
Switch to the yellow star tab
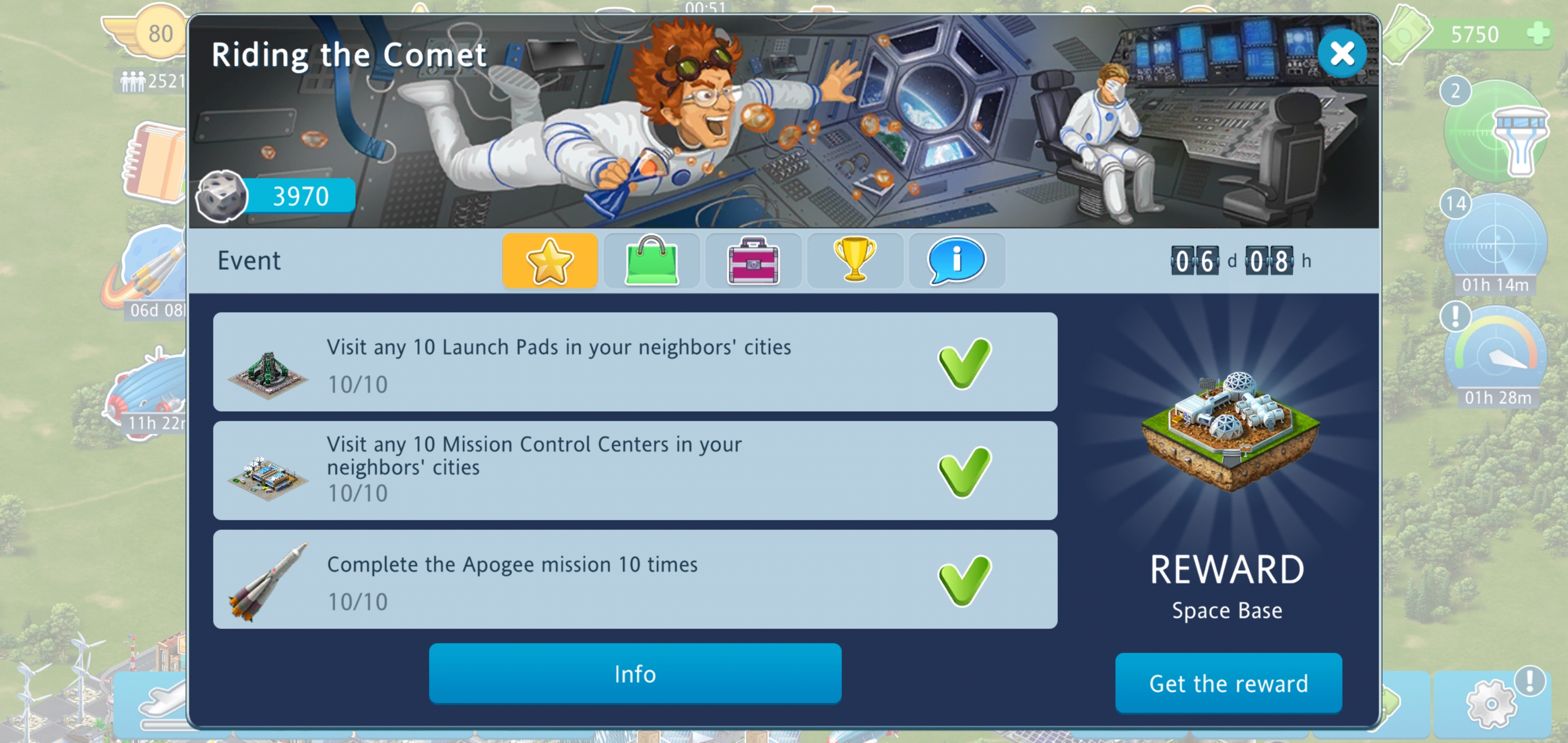pos(550,261)
